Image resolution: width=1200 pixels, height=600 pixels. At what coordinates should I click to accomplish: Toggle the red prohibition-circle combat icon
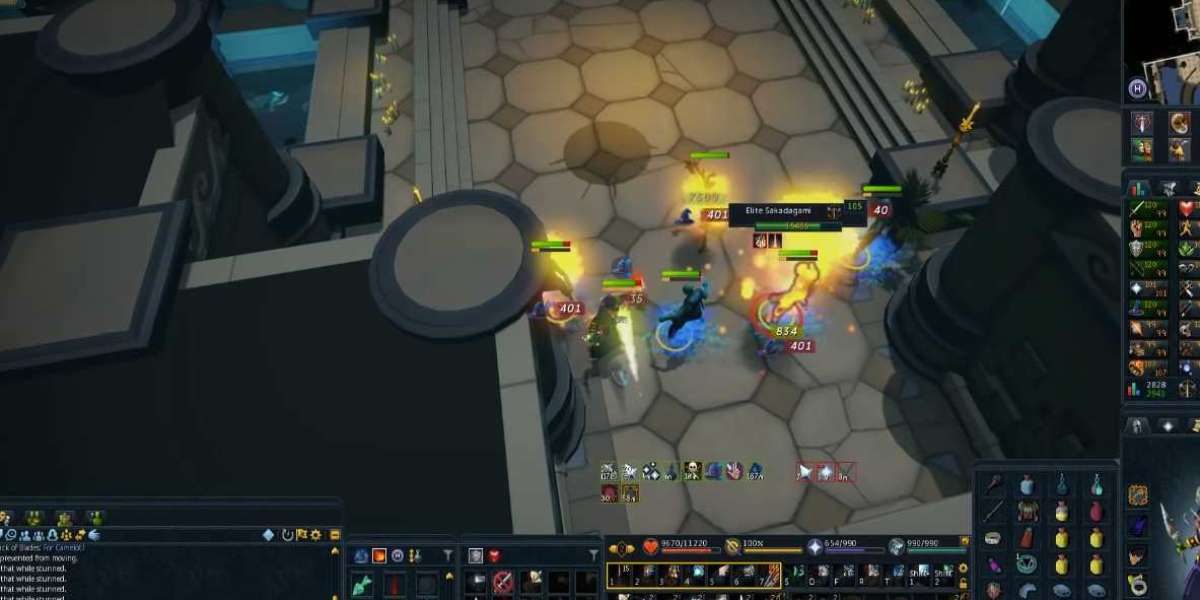(503, 580)
